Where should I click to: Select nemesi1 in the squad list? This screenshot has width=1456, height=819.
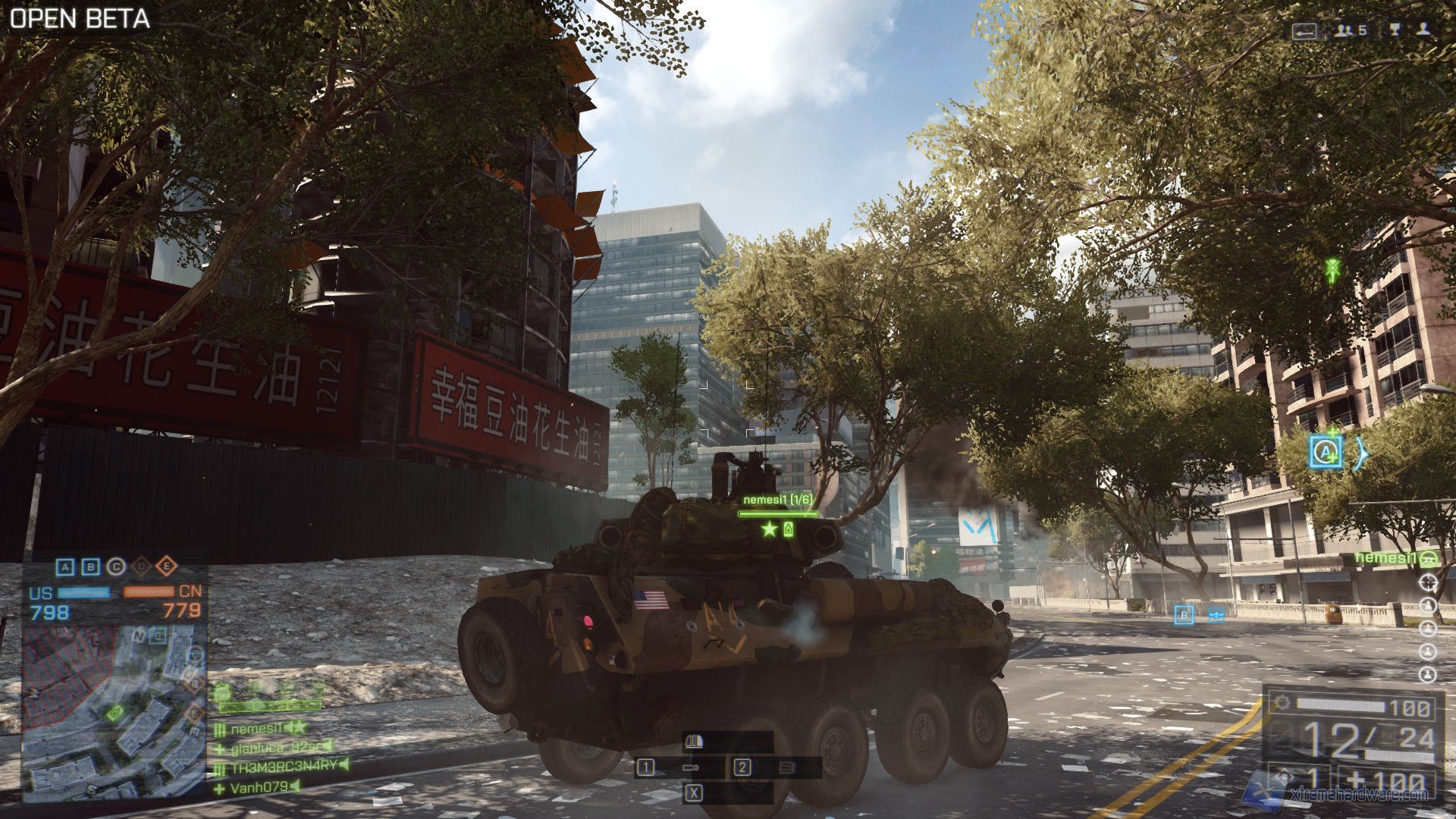click(258, 729)
